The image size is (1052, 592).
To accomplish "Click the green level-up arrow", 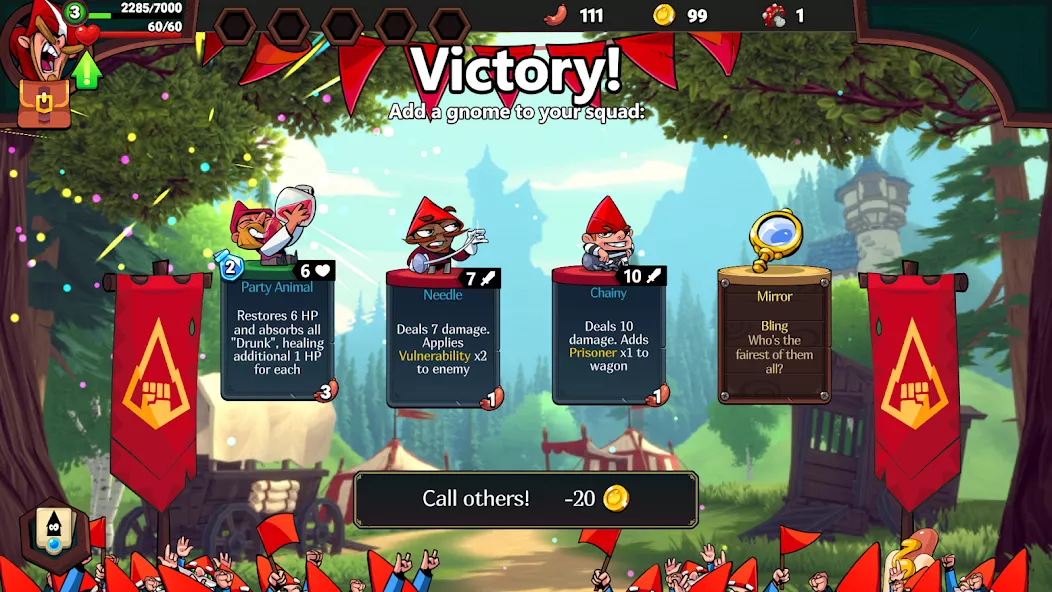I will coord(88,69).
